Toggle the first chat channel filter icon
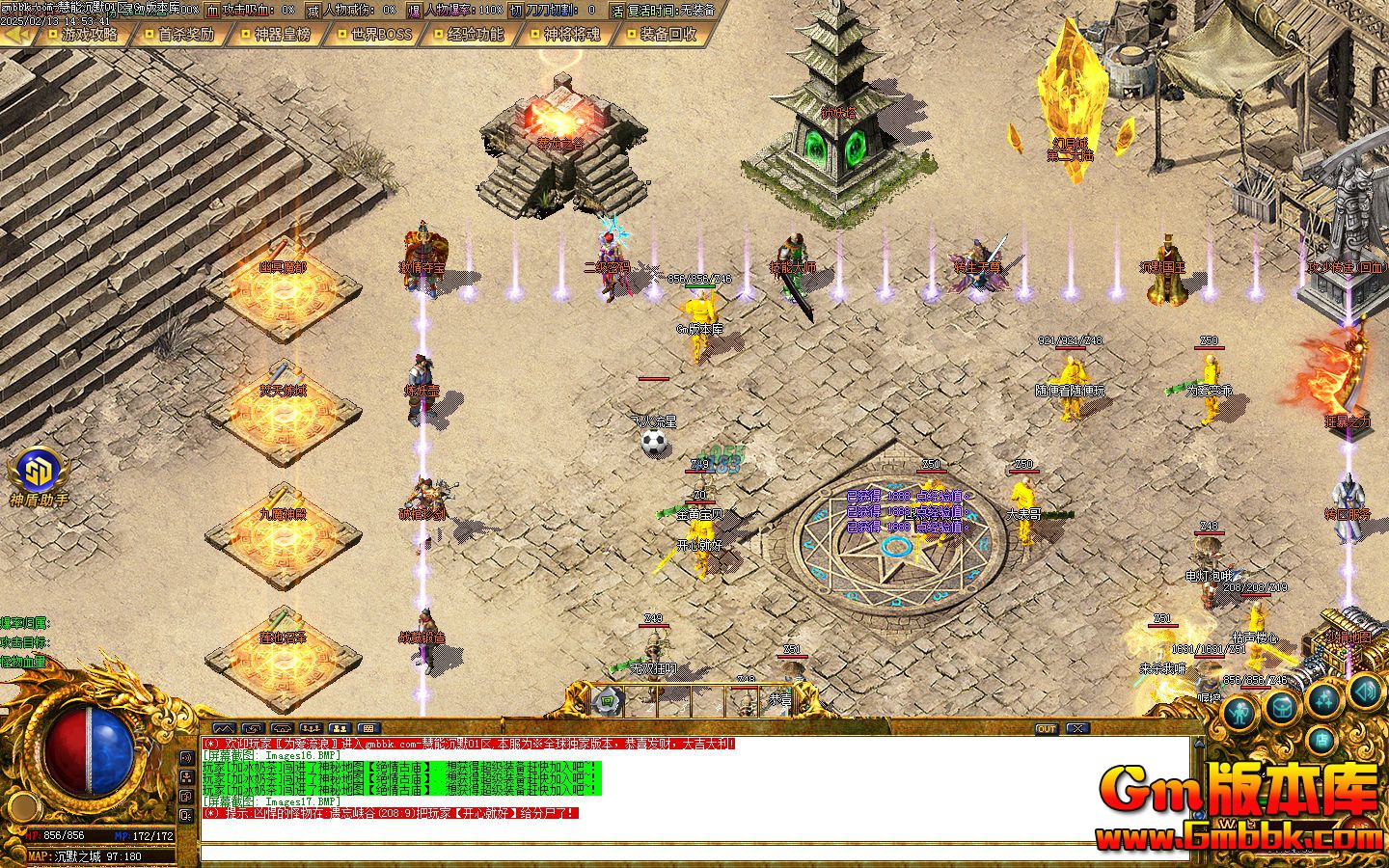Viewport: 1389px width, 868px height. pos(226,727)
